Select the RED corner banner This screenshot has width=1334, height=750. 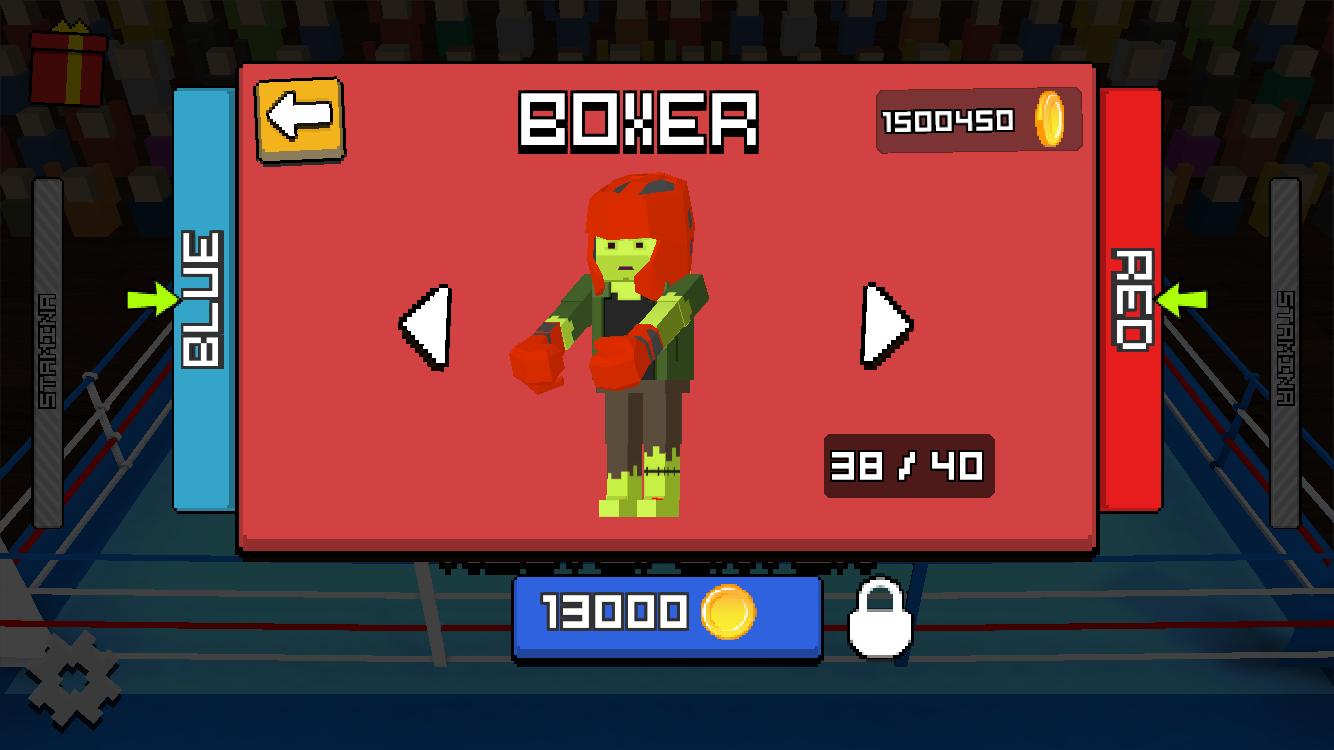tap(1131, 300)
